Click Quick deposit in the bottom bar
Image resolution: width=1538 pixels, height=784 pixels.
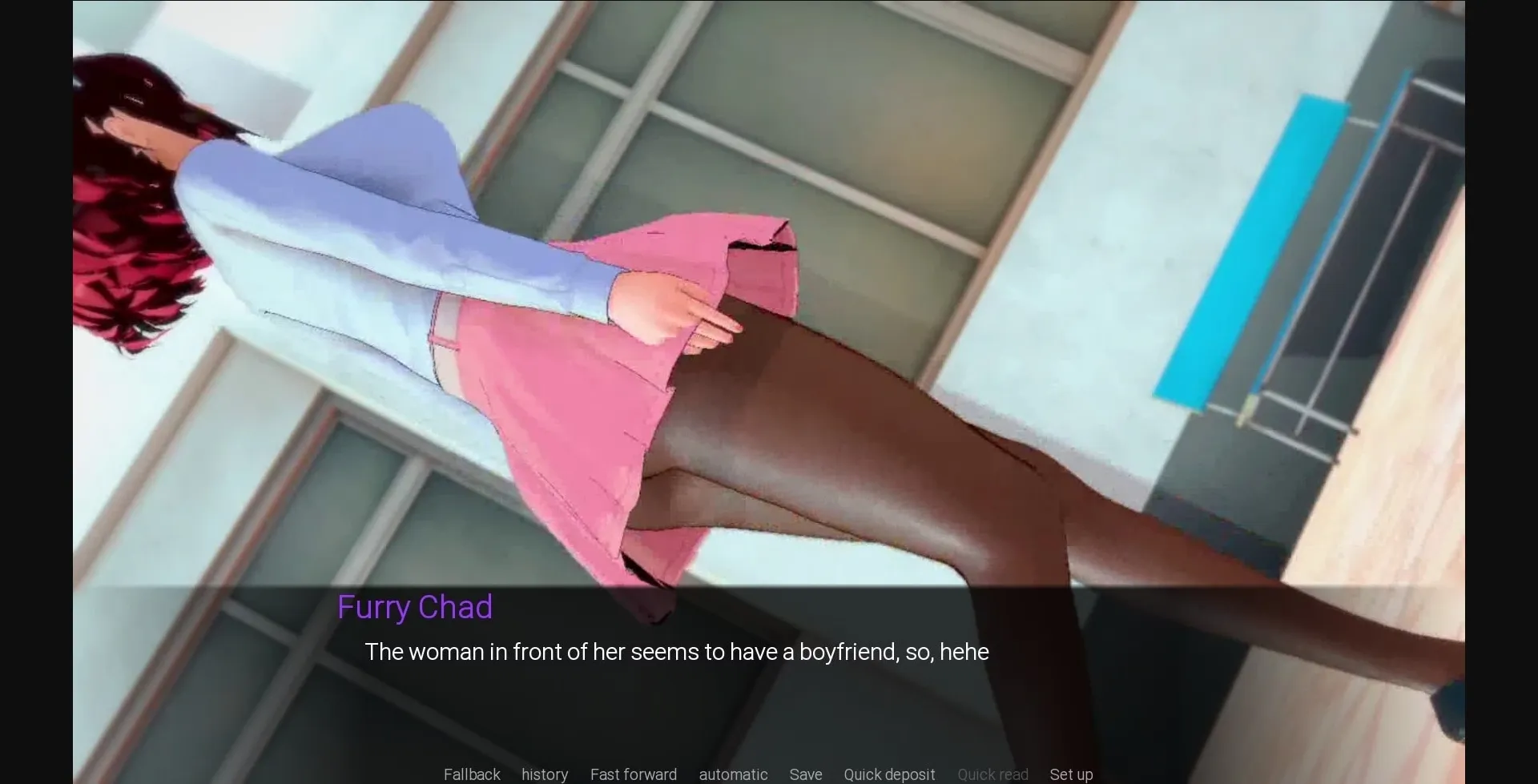pyautogui.click(x=888, y=774)
